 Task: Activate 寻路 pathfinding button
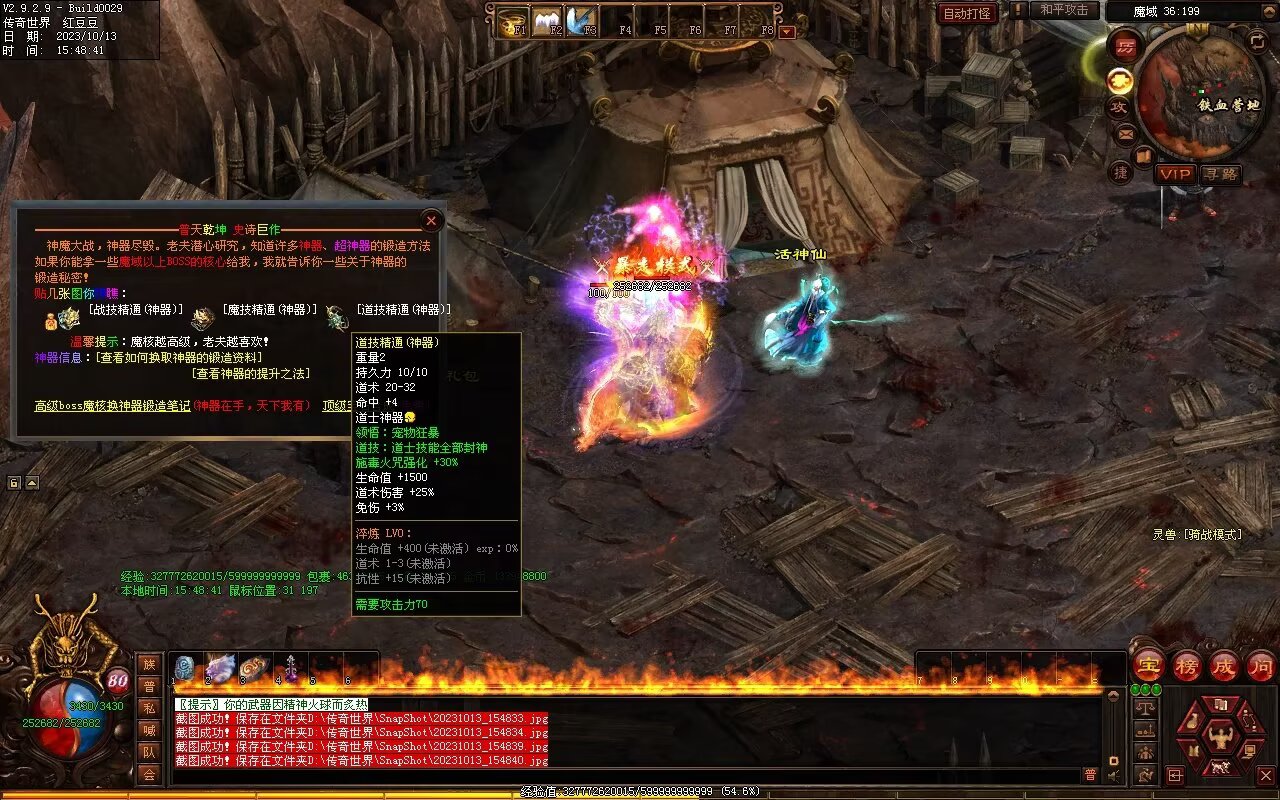pyautogui.click(x=1220, y=174)
